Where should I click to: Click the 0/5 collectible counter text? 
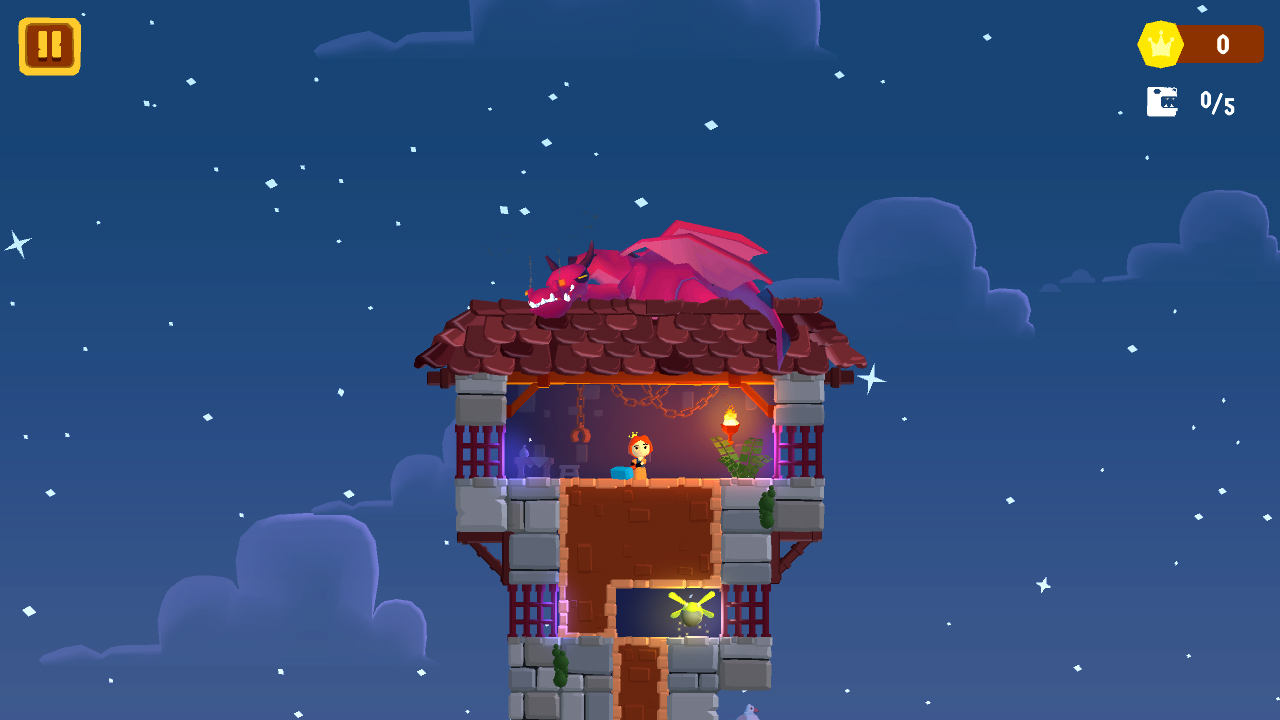click(x=1219, y=103)
